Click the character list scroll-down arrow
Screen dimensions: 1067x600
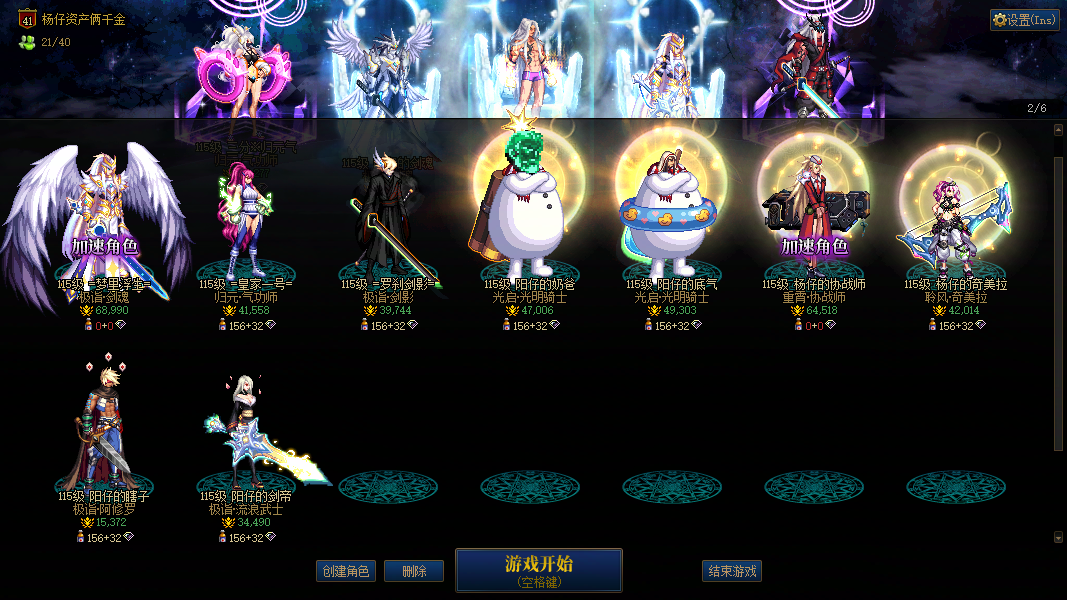(x=1059, y=537)
